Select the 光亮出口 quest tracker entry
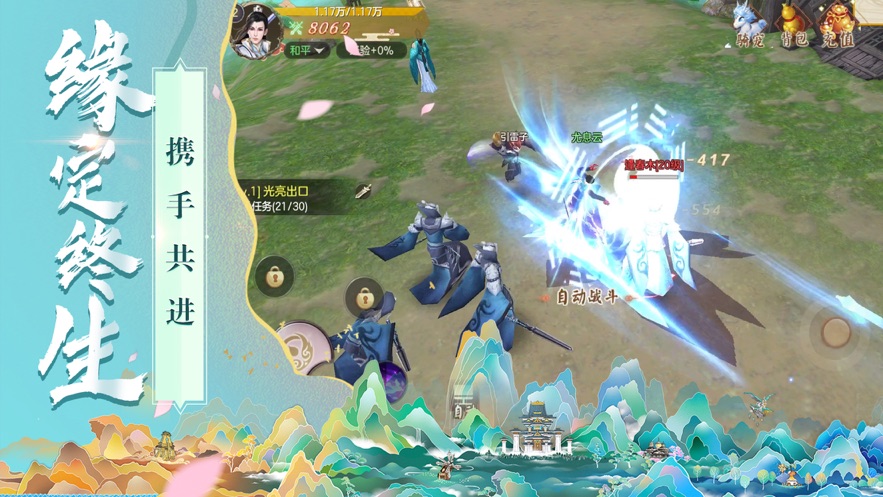The height and width of the screenshot is (497, 883). click(x=285, y=191)
